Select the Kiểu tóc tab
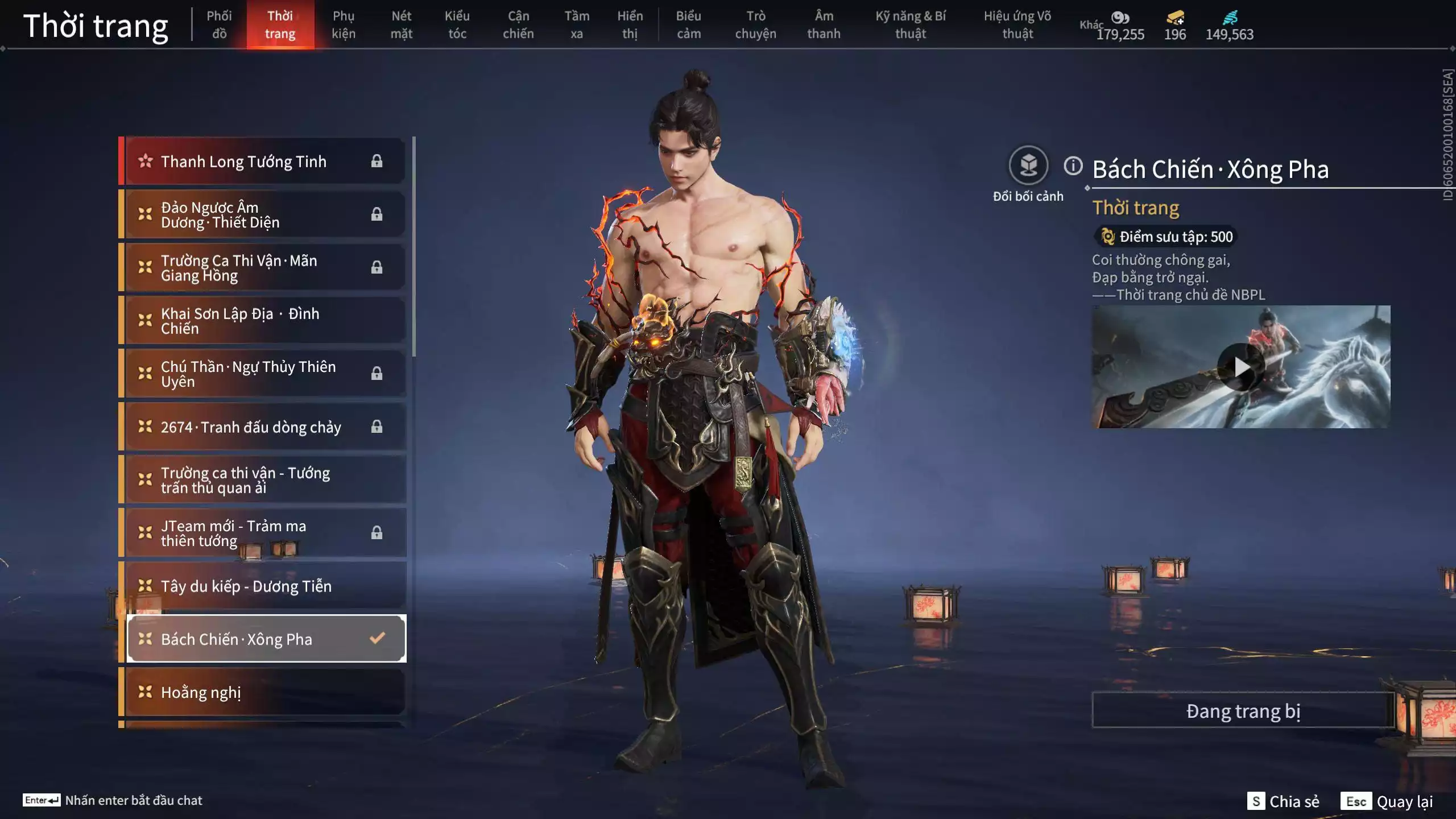The height and width of the screenshot is (819, 1456). [x=457, y=25]
